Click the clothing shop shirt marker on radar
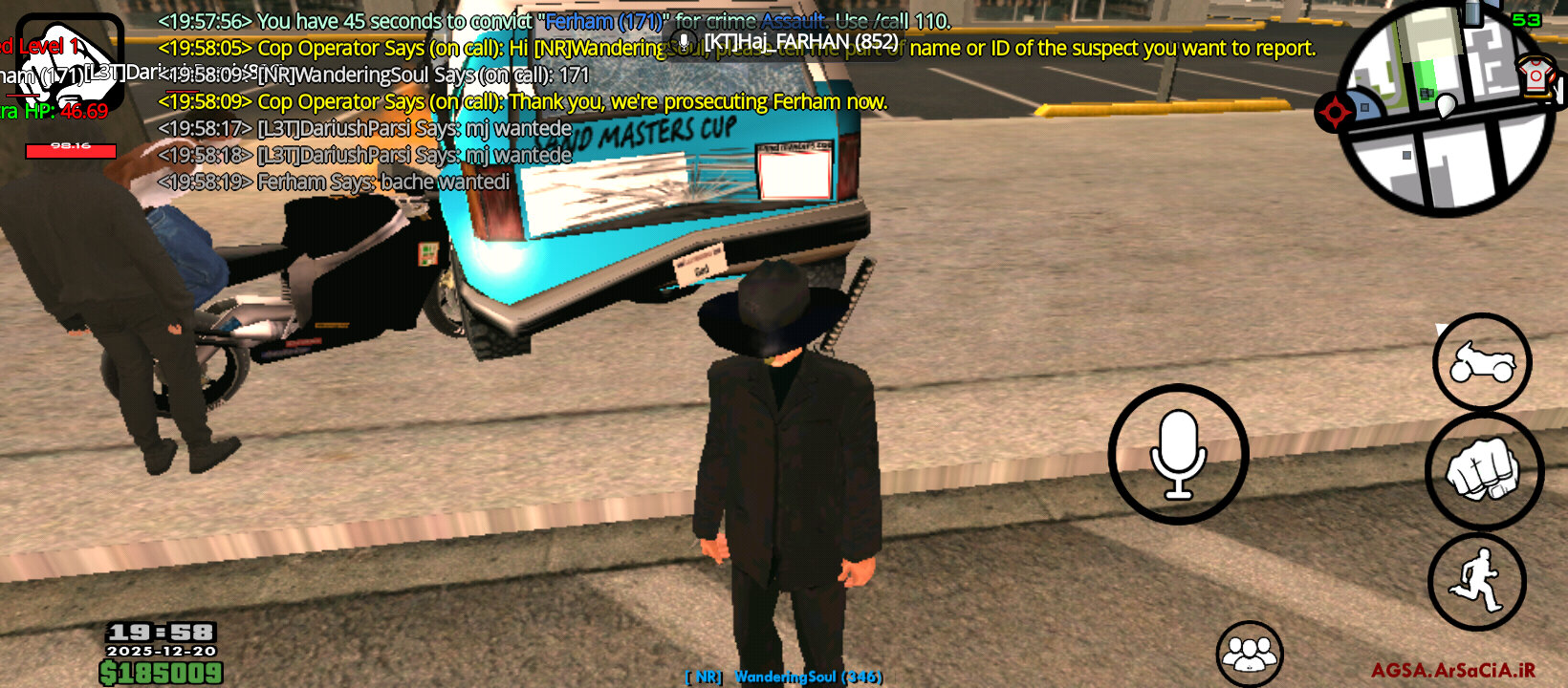Image resolution: width=1568 pixels, height=688 pixels. [x=1535, y=75]
